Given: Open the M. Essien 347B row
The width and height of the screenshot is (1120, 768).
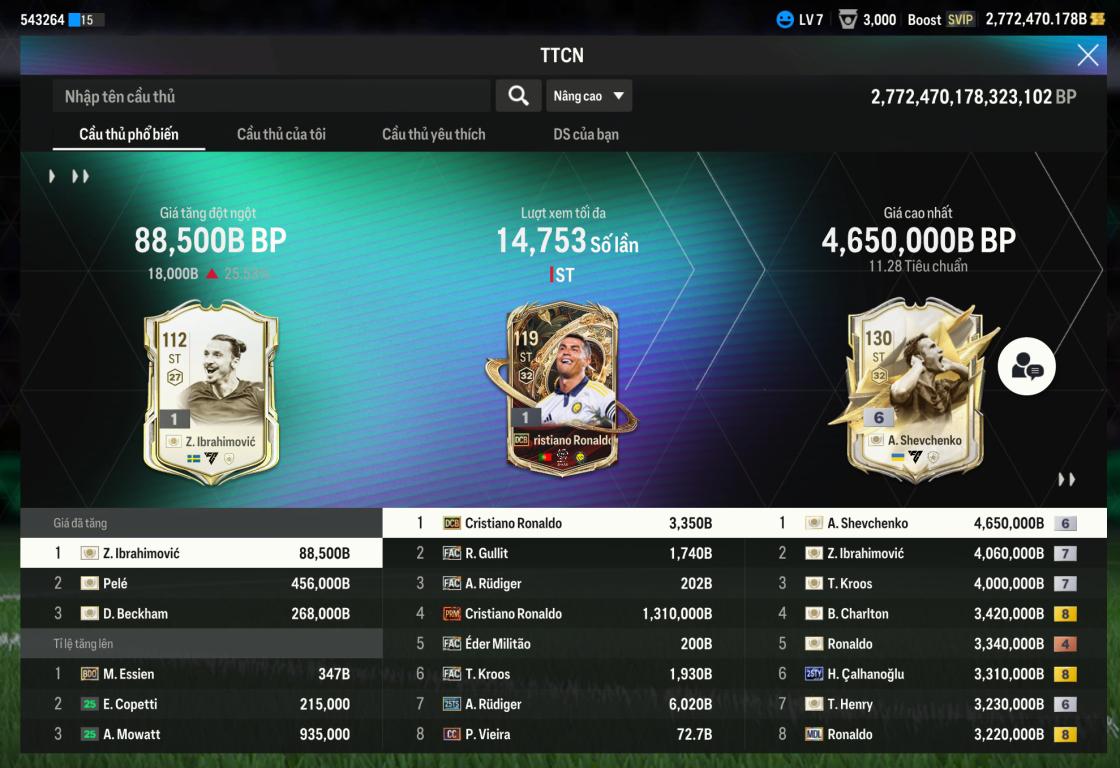Looking at the screenshot, I should (x=201, y=674).
